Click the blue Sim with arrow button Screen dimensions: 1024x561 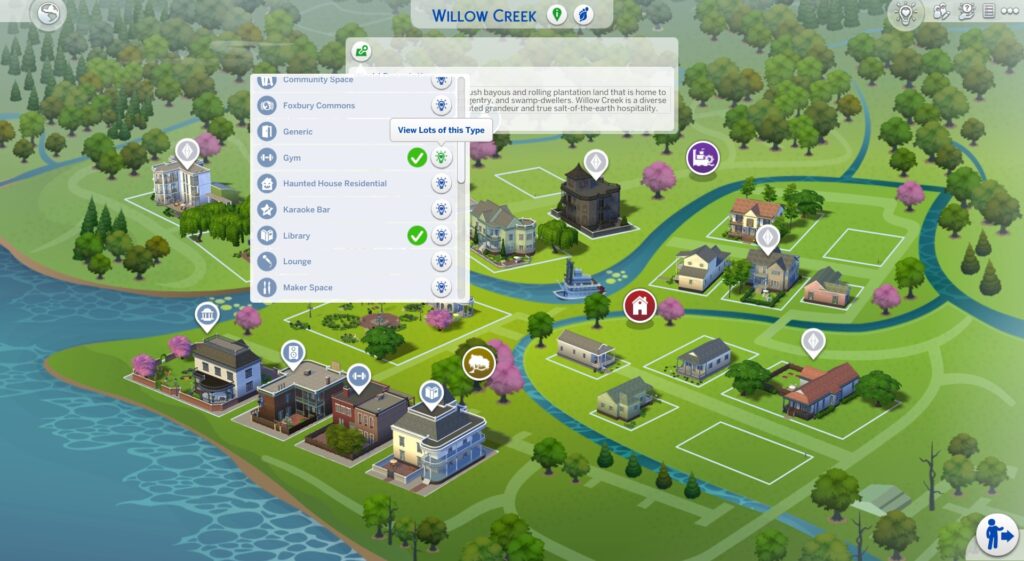point(996,532)
